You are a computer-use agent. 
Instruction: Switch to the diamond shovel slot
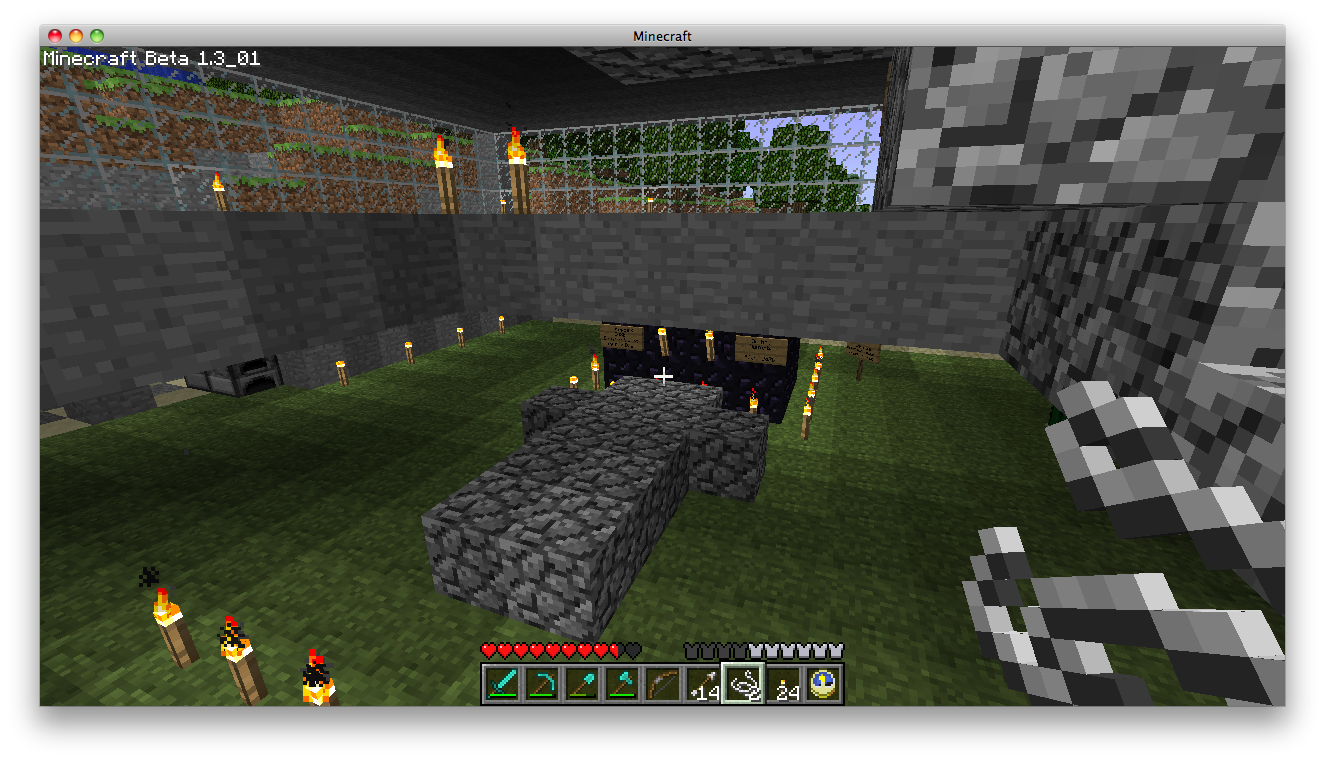pyautogui.click(x=582, y=685)
